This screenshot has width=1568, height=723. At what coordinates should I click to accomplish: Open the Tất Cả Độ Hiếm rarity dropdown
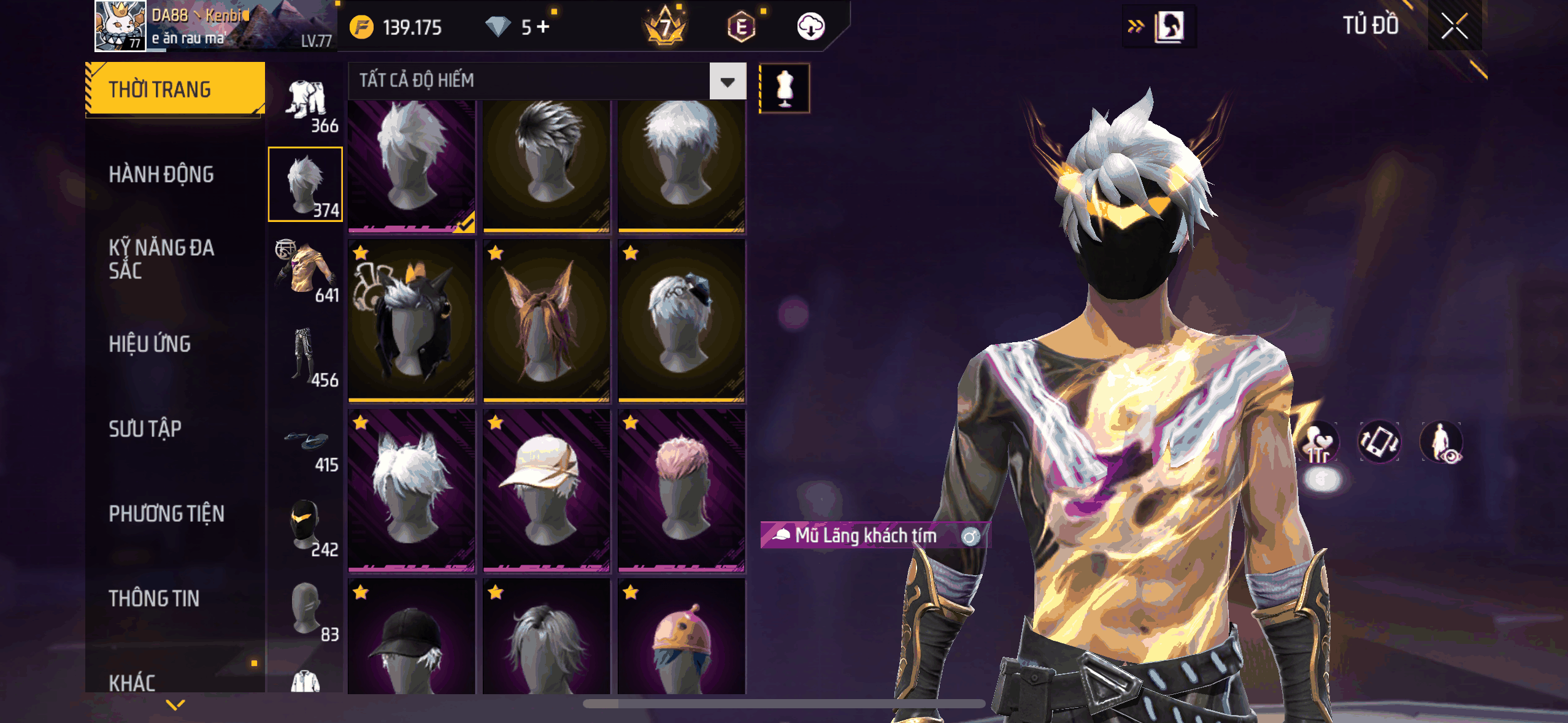728,81
